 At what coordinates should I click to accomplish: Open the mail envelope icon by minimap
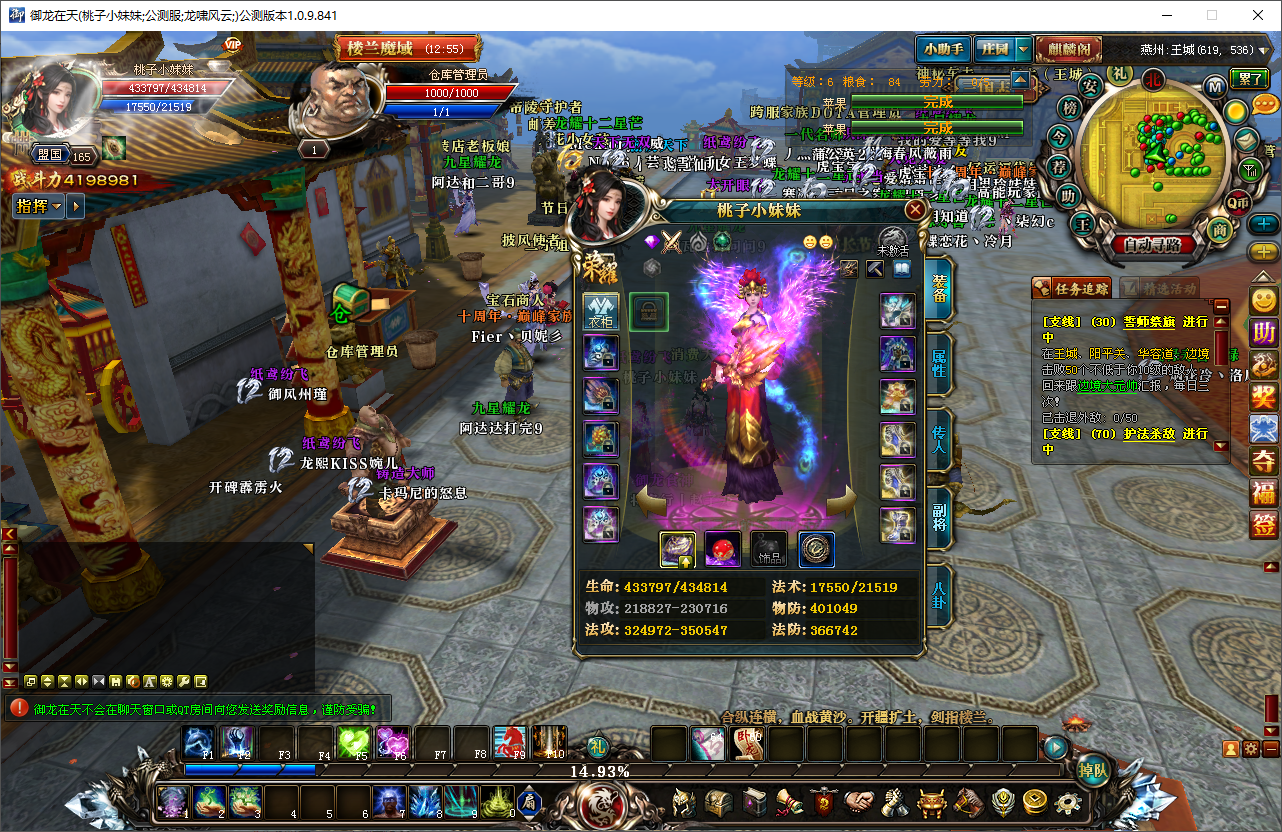point(1245,140)
